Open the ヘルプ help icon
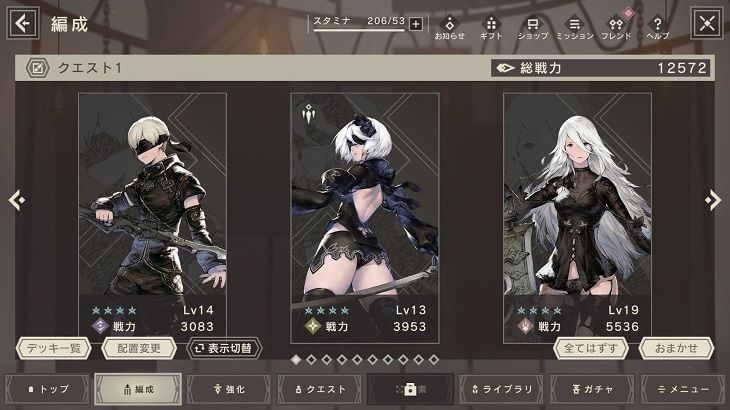Viewport: 730px width, 410px height. tap(657, 28)
